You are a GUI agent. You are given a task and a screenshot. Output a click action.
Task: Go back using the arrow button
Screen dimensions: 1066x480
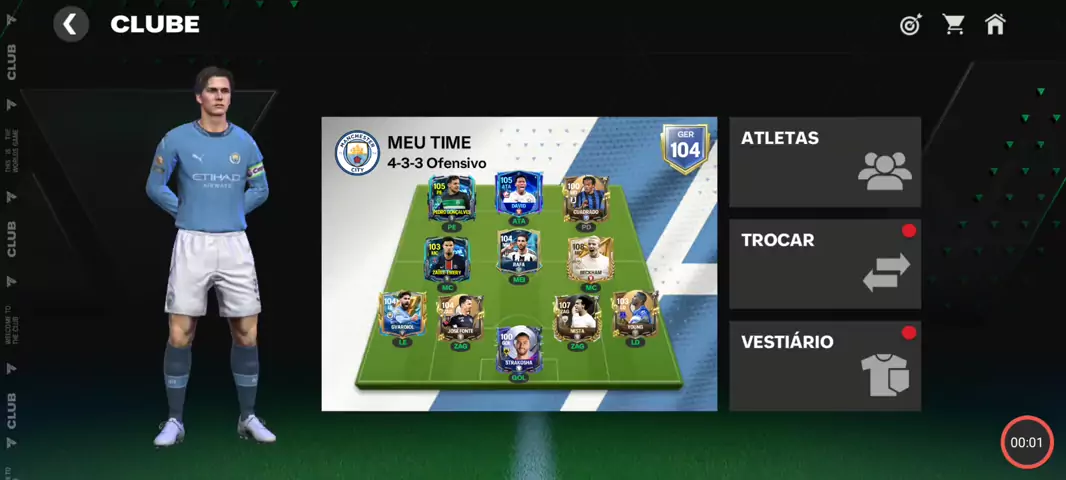pos(70,24)
